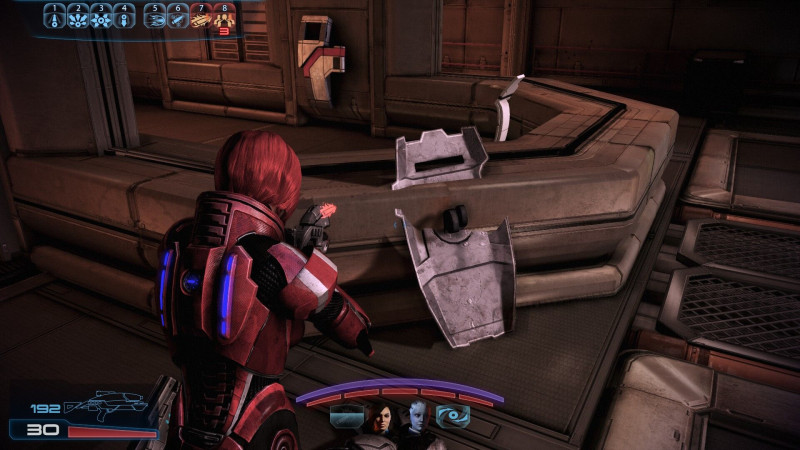Trigger the radial burst power in slot 3
Image resolution: width=800 pixels, height=450 pixels.
(x=101, y=18)
